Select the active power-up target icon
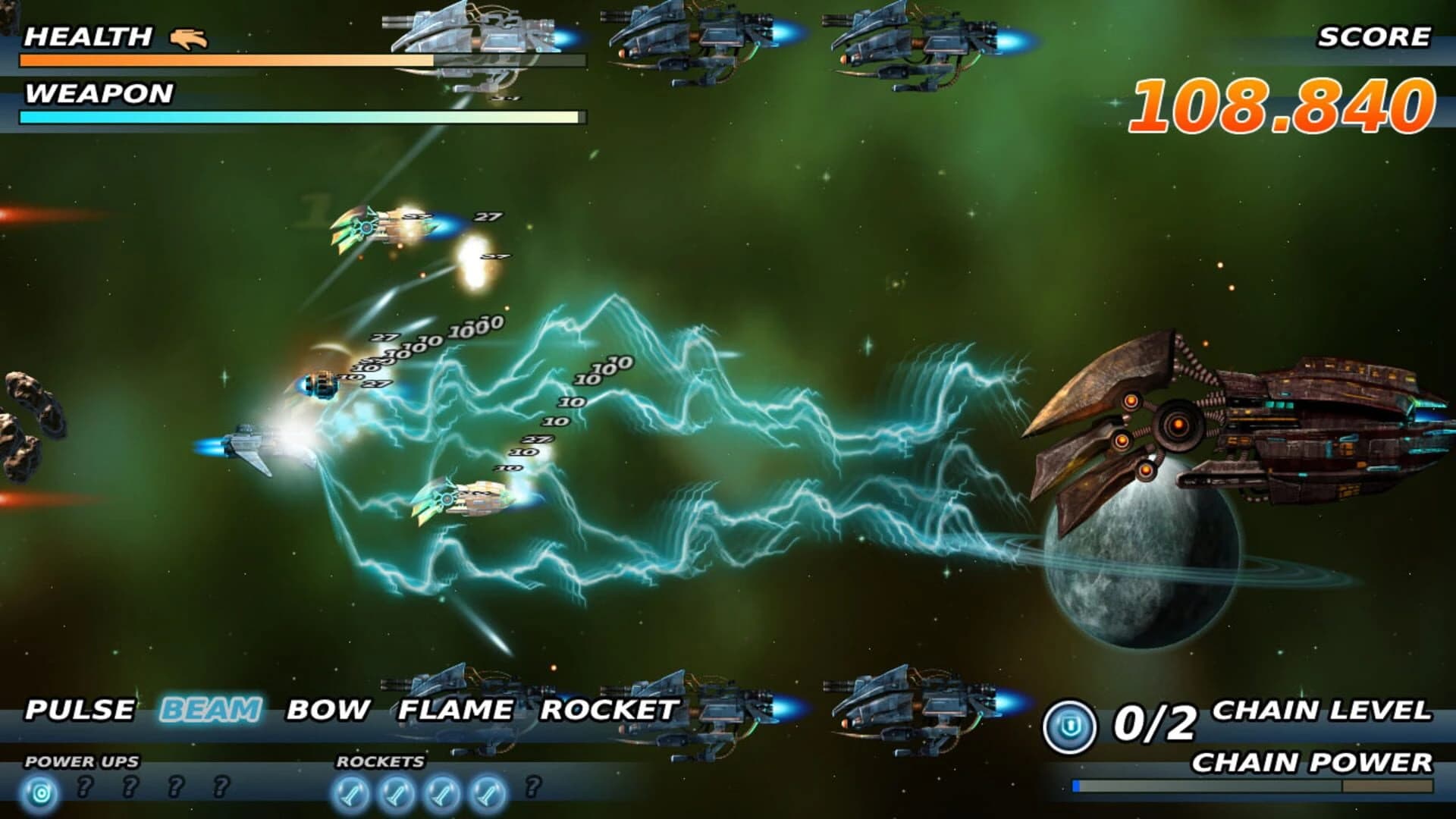 [x=41, y=792]
